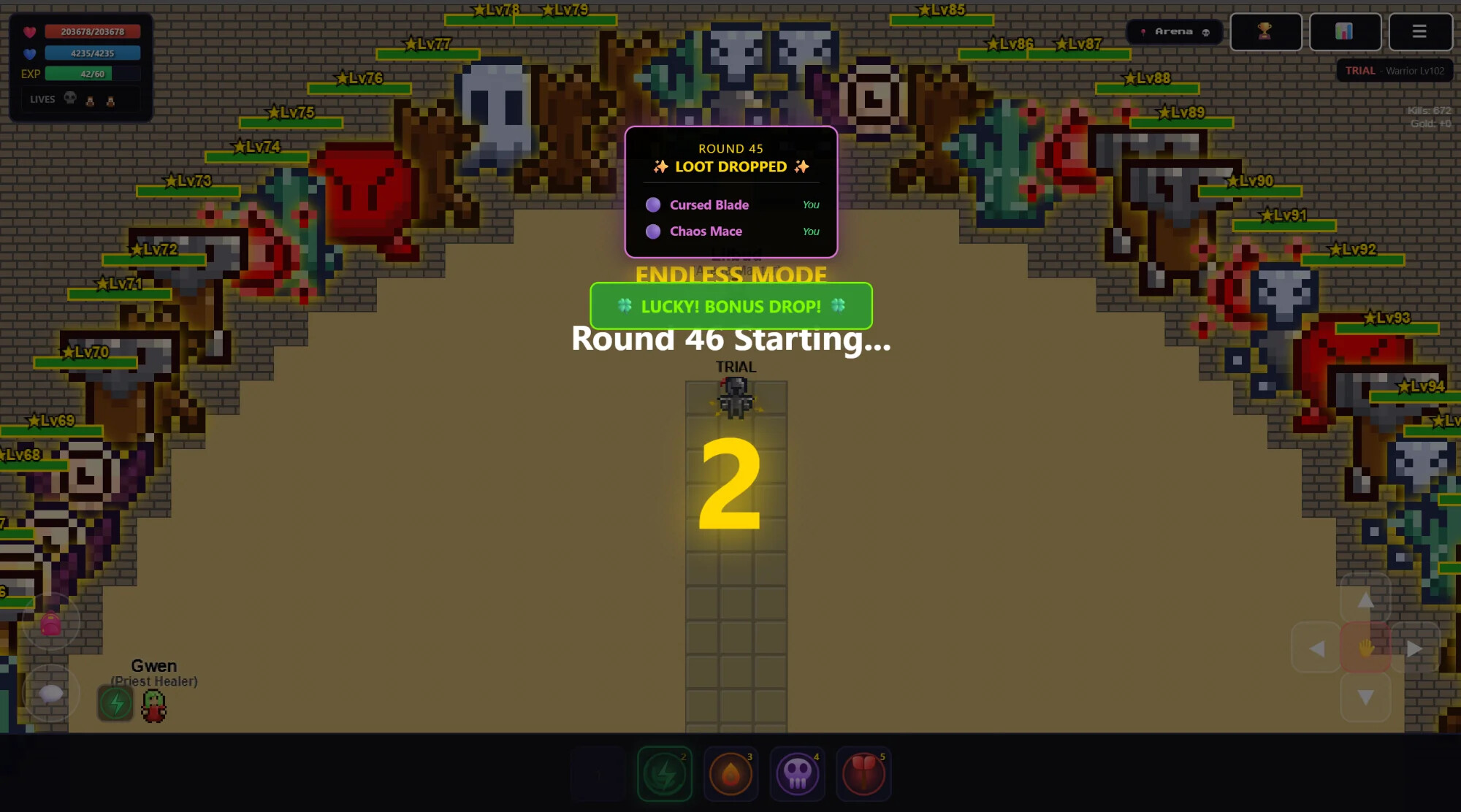Click the EXP progress bar
Viewport: 1461px width, 812px height.
pos(91,74)
